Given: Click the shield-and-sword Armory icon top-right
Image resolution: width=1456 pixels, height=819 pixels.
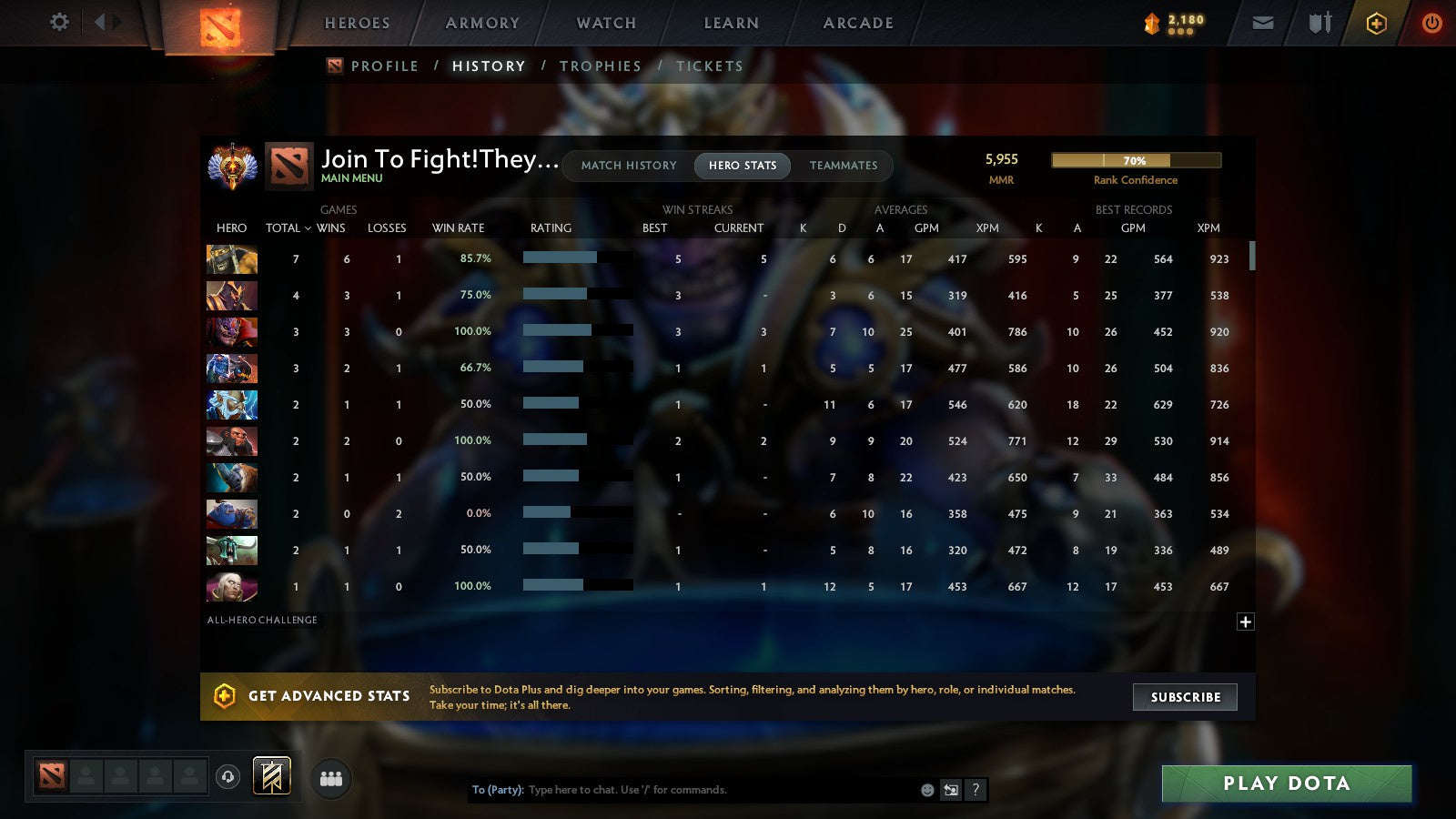Looking at the screenshot, I should (x=1318, y=23).
